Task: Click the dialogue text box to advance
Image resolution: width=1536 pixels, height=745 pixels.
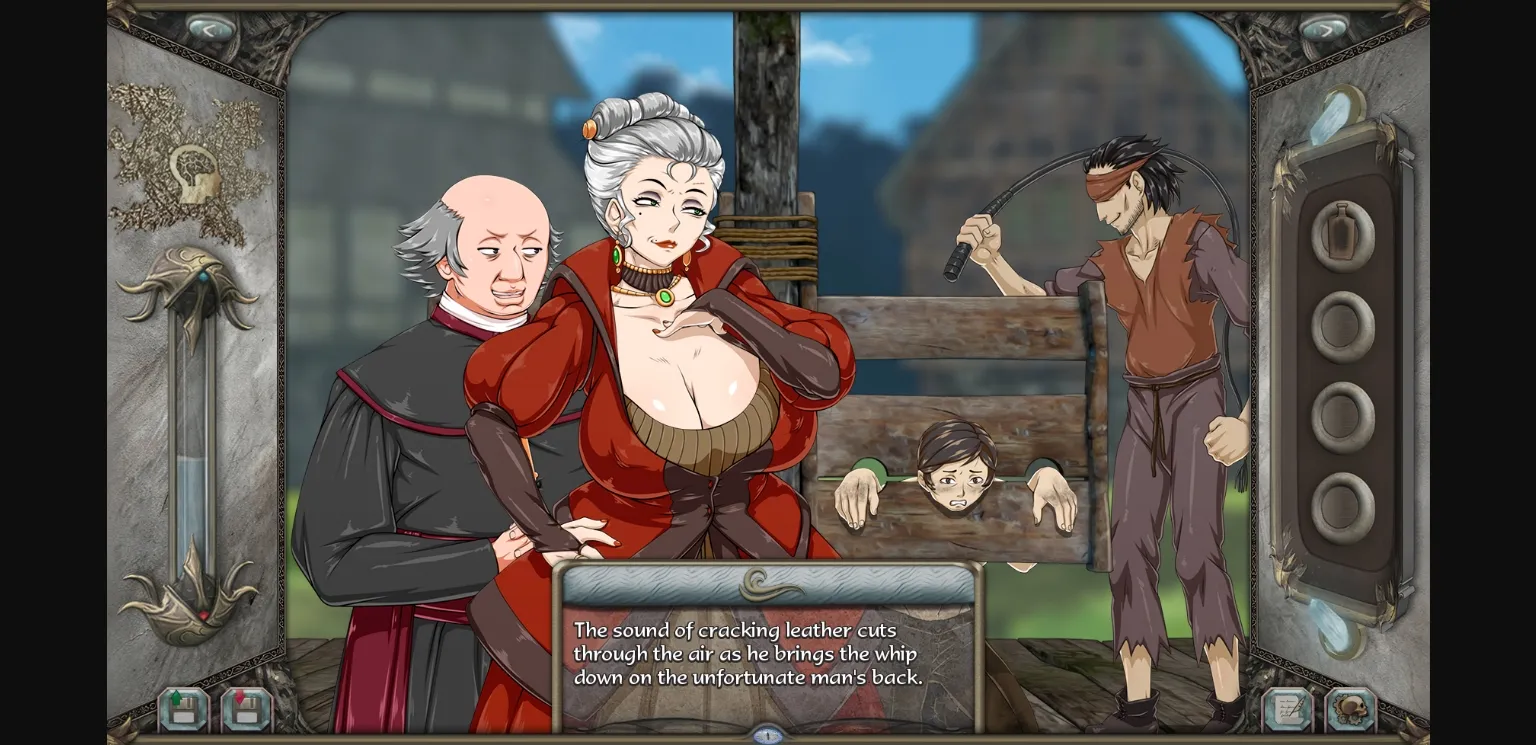Action: coord(768,655)
